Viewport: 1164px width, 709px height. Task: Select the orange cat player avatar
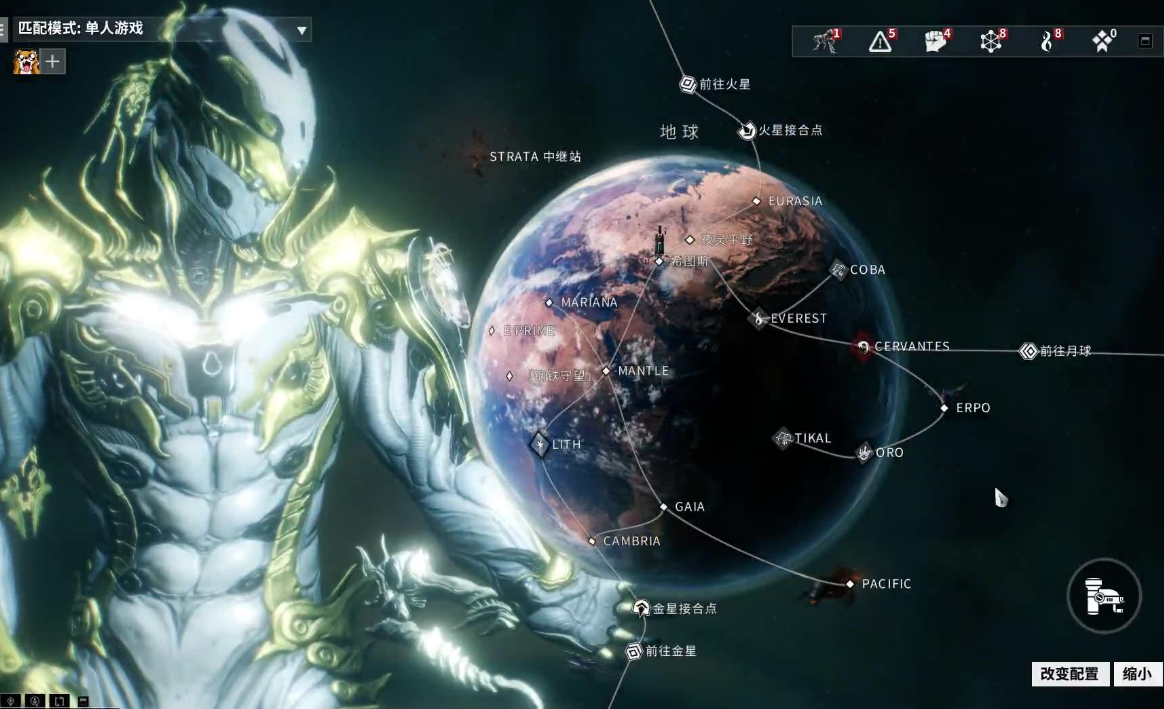(x=25, y=62)
